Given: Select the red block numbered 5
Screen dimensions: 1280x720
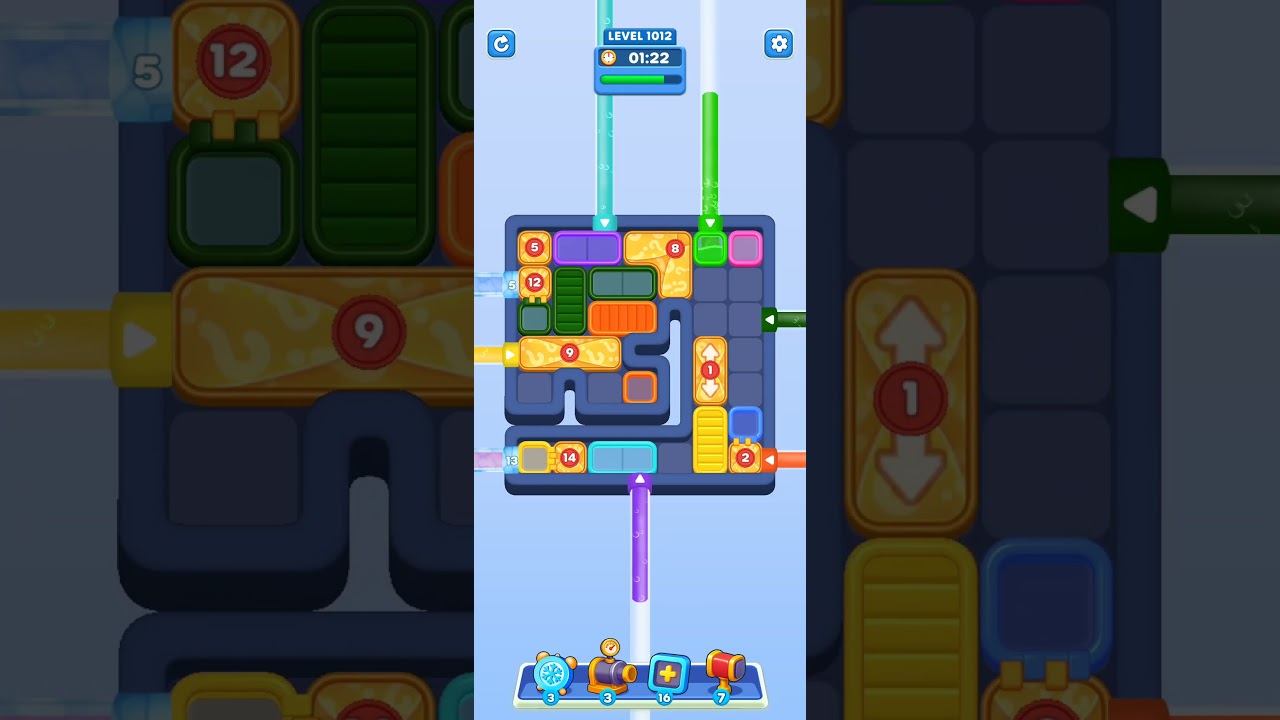Looking at the screenshot, I should (533, 247).
